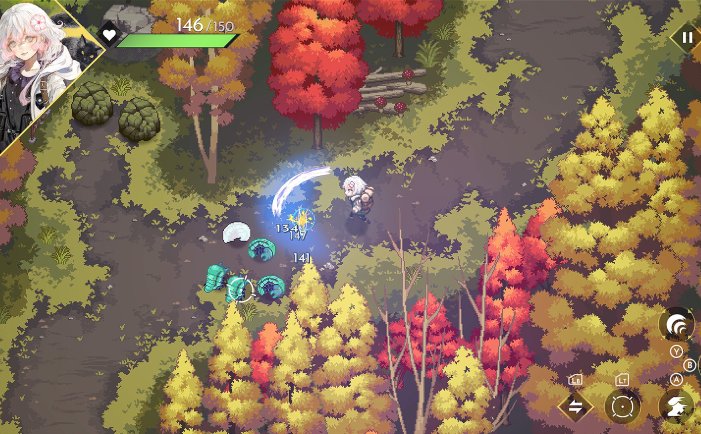Screen dimensions: 701x434
Task: Activate the swirling wave skill icon
Action: click(677, 324)
